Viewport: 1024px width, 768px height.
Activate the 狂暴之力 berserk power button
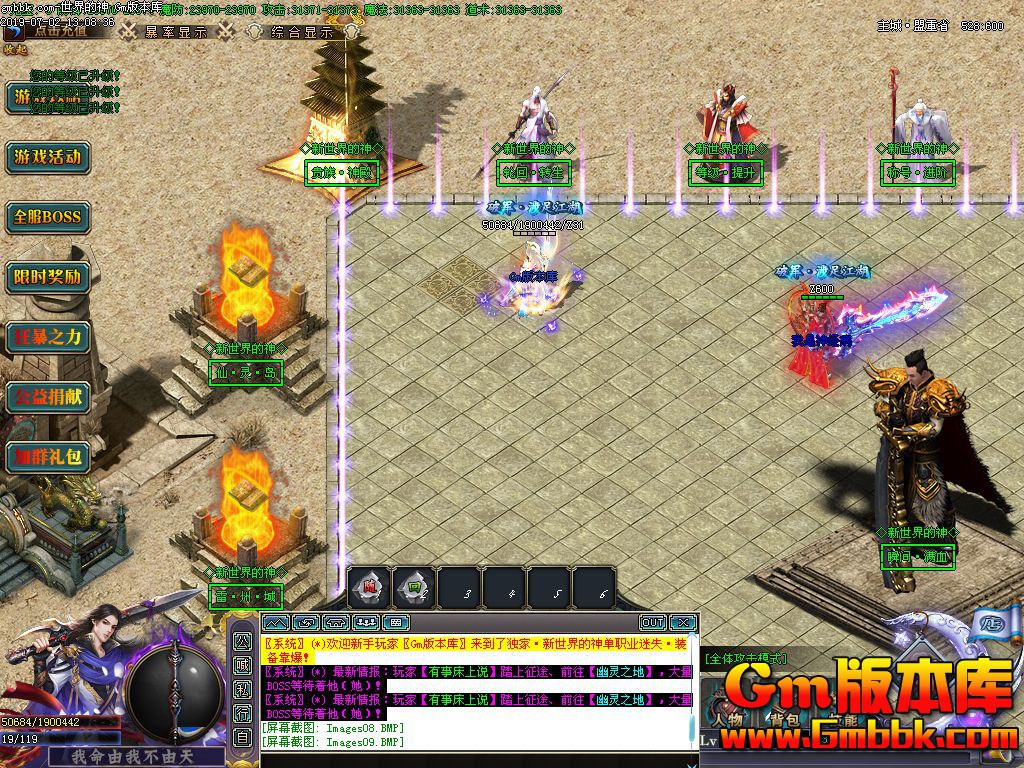(x=47, y=337)
